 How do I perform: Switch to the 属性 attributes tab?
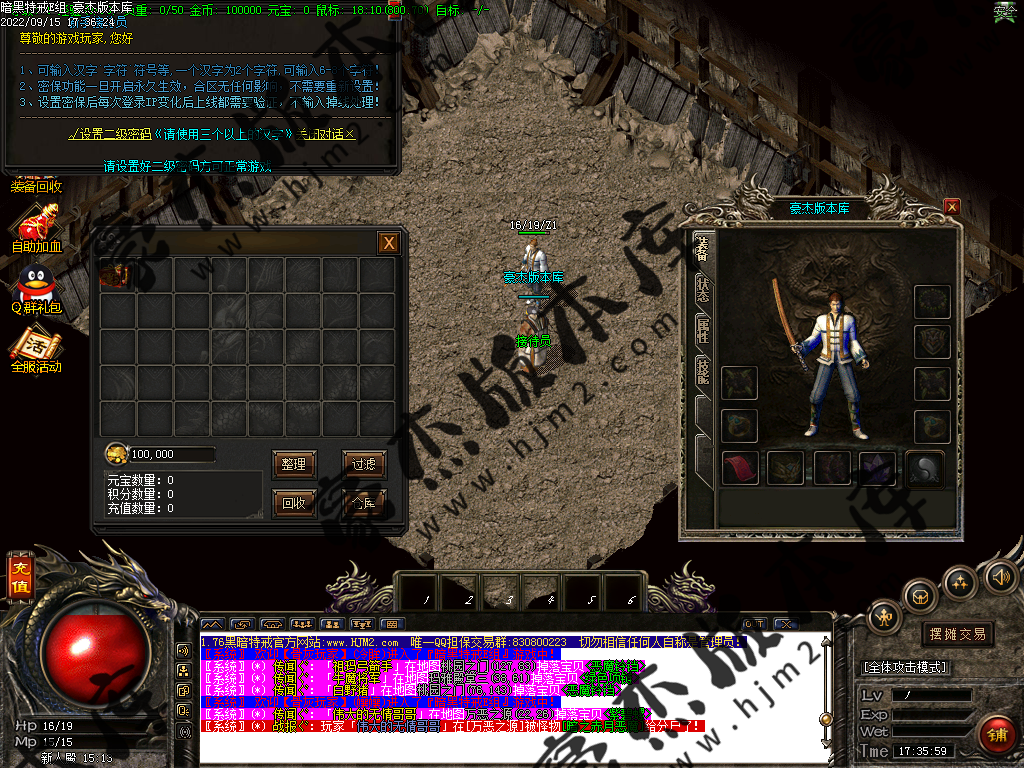point(702,327)
